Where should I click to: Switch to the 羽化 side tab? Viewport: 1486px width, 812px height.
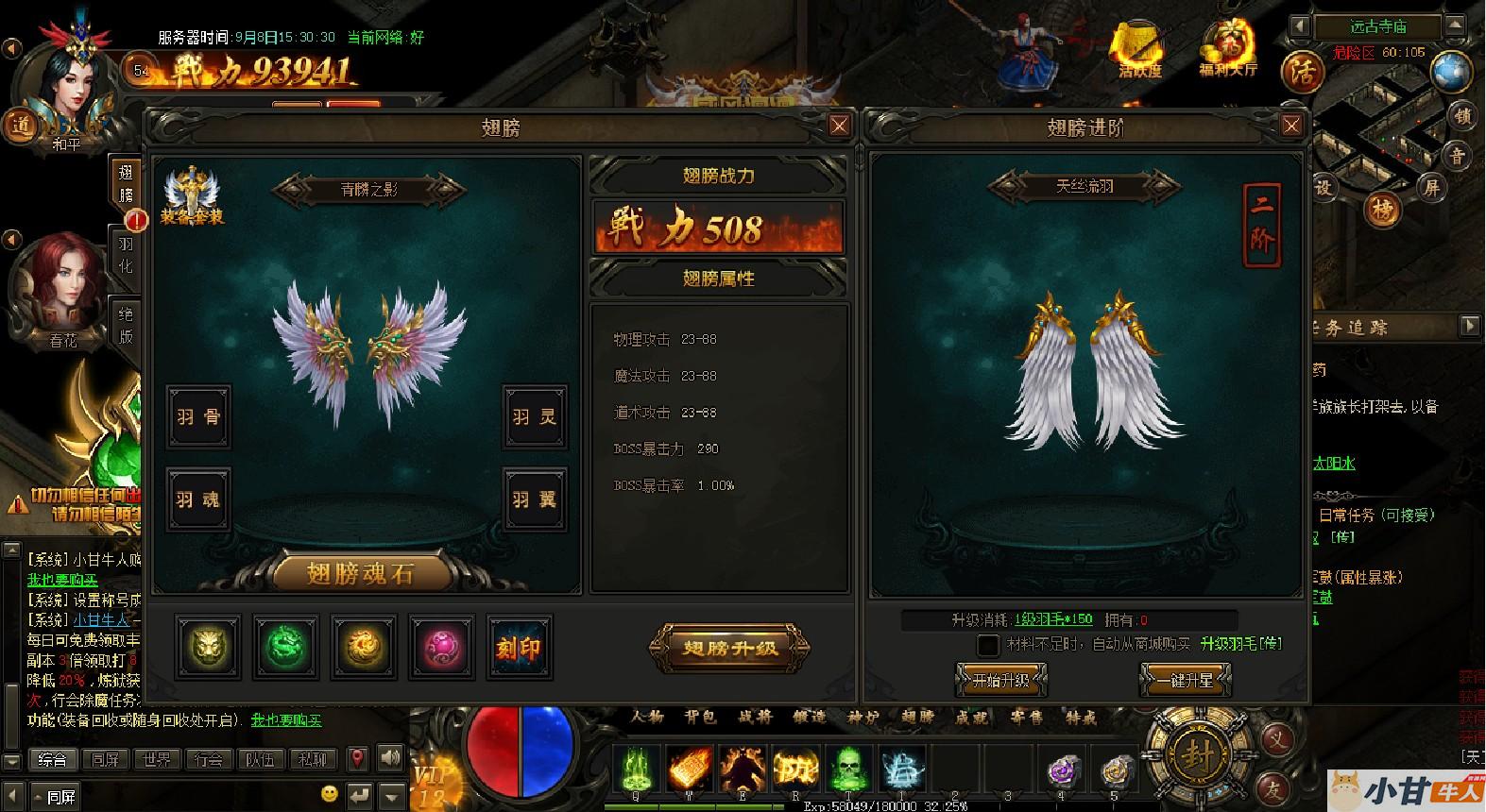click(126, 255)
